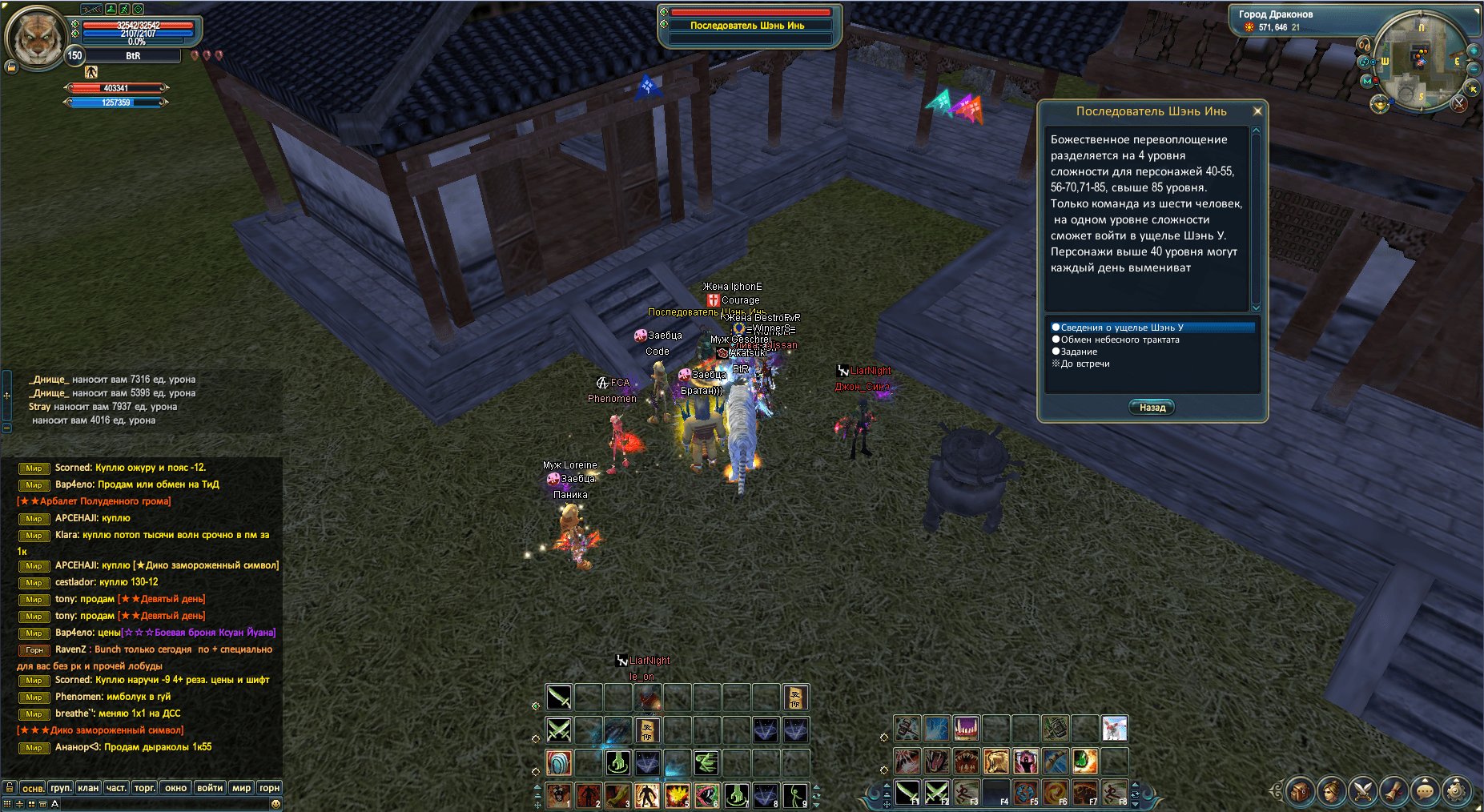
Task: Open the 'торг.' trade chat tab
Action: [145, 788]
